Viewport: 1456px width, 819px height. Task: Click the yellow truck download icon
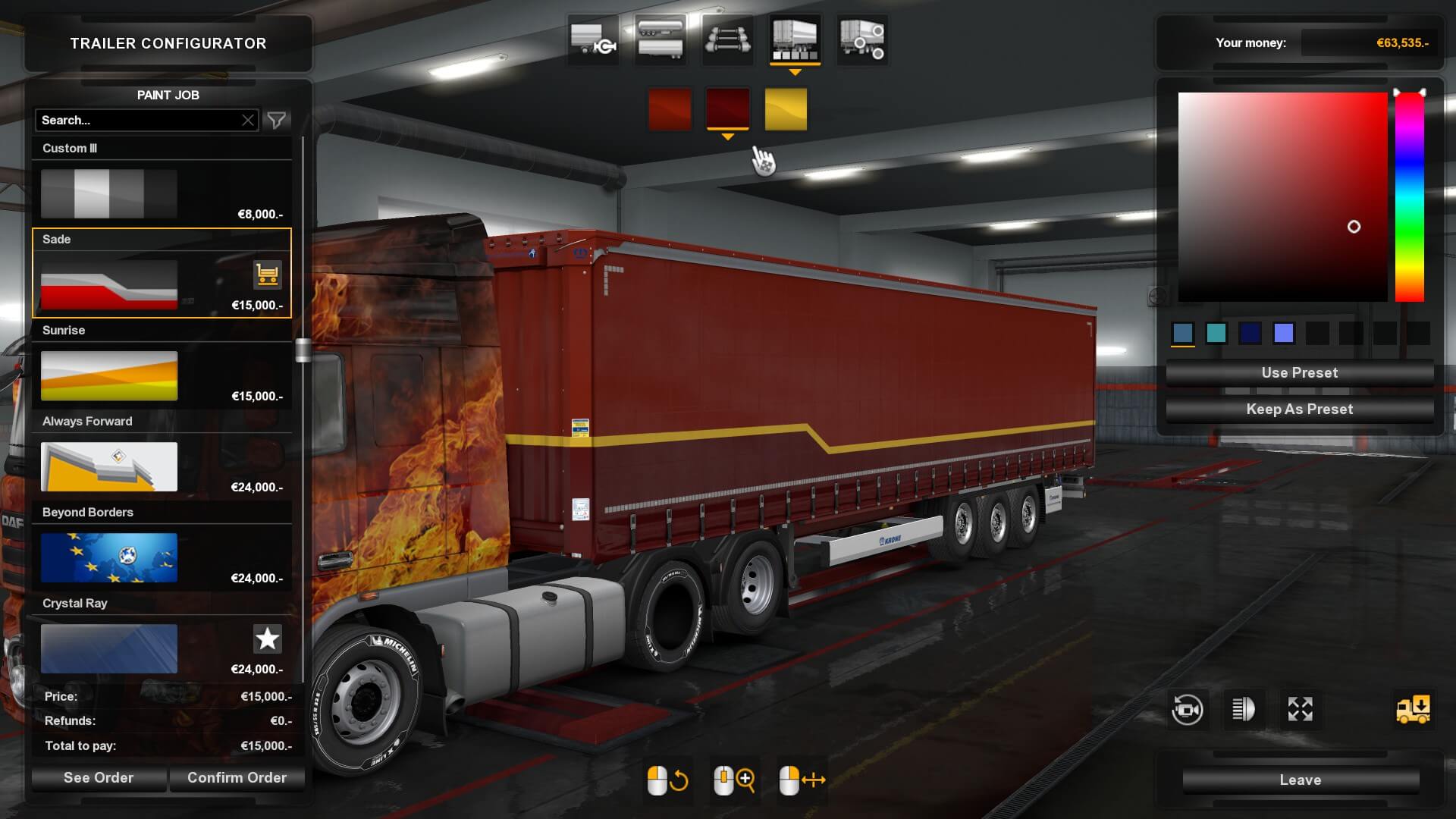click(x=1413, y=710)
